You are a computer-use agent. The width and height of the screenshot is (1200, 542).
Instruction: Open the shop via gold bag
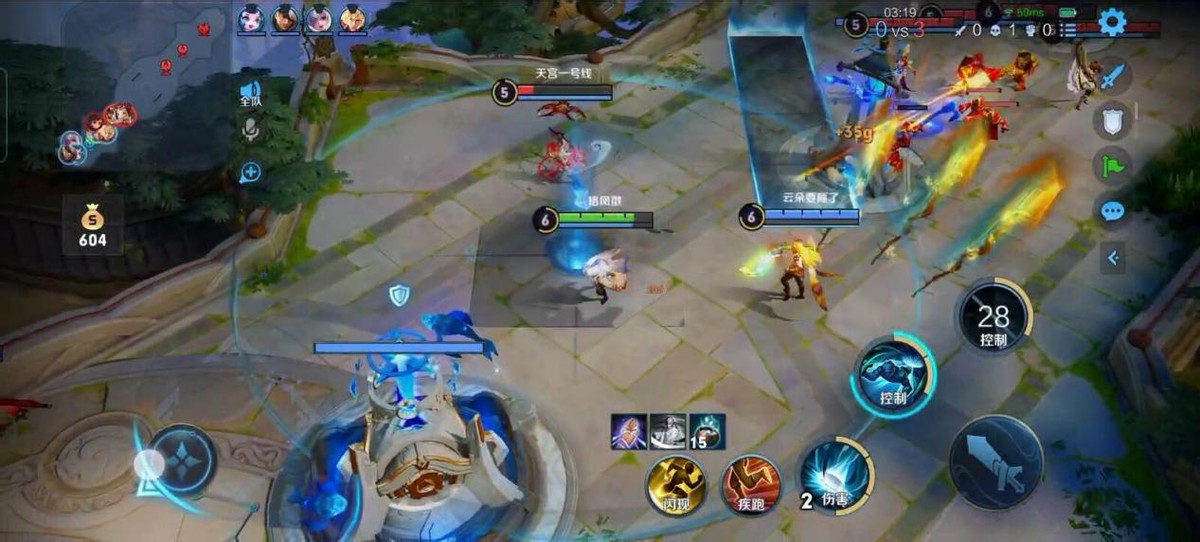(92, 224)
